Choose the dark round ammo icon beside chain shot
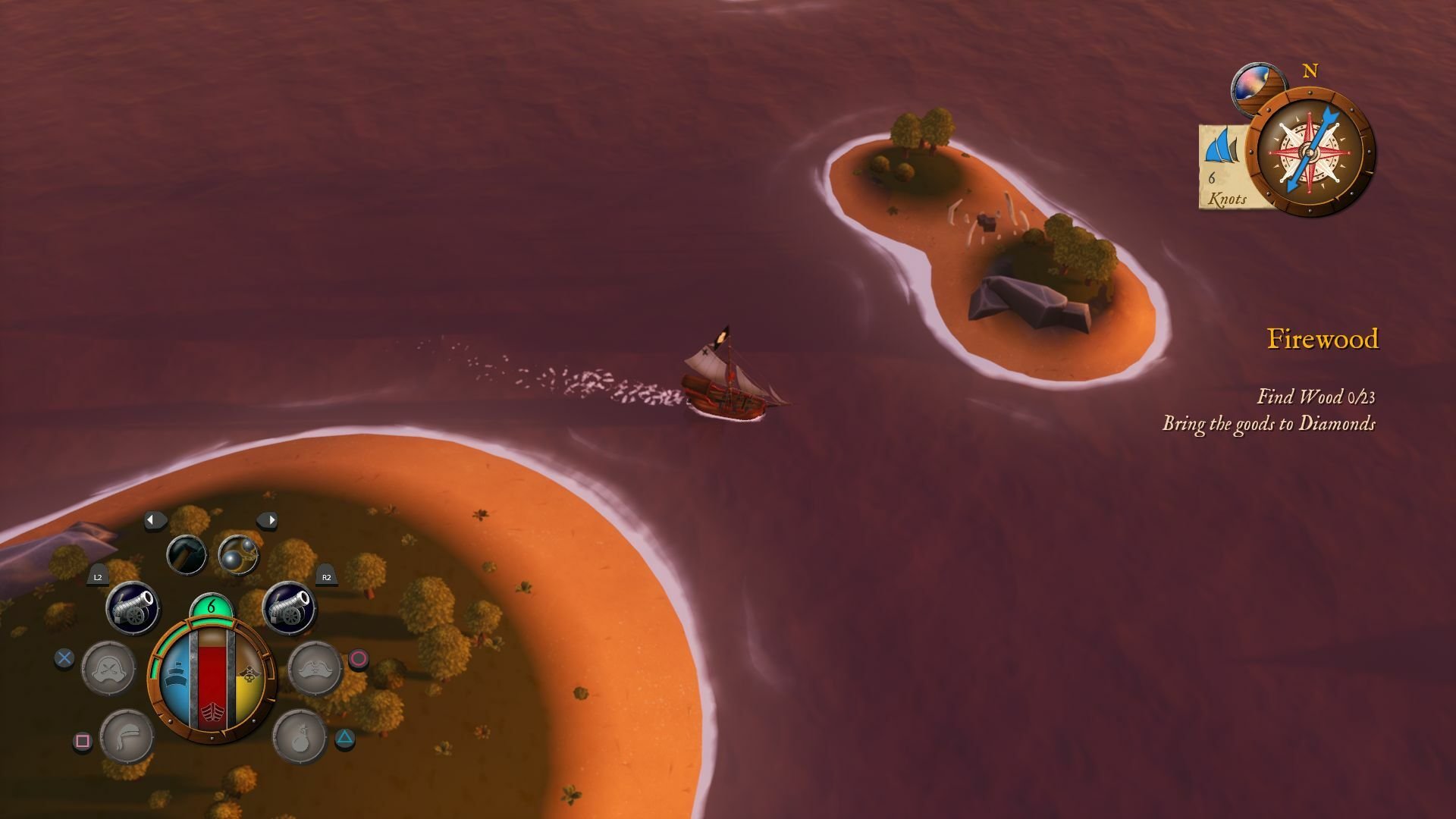This screenshot has width=1456, height=819. pos(187,554)
